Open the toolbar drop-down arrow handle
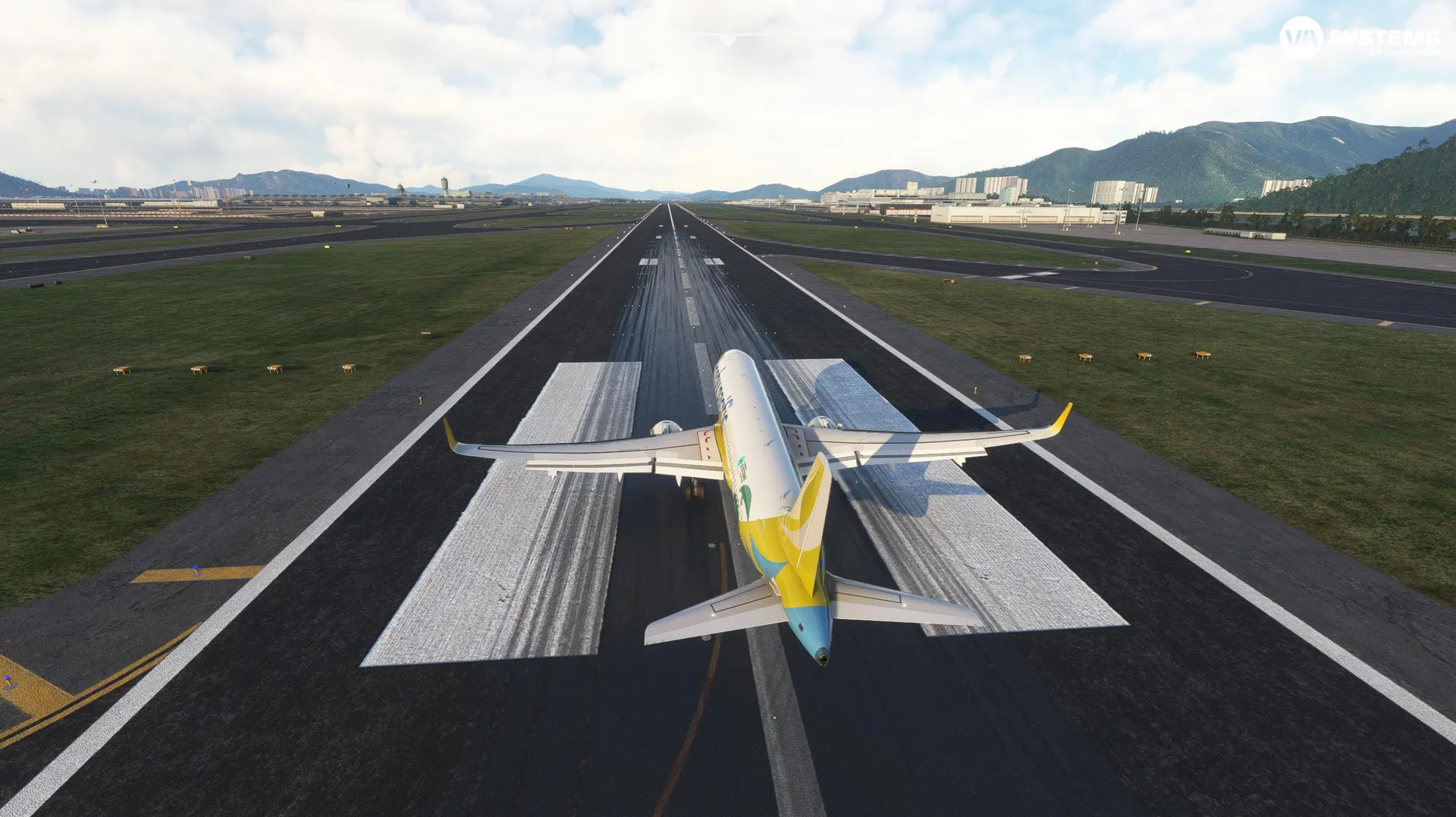The height and width of the screenshot is (817, 1456). (x=728, y=40)
